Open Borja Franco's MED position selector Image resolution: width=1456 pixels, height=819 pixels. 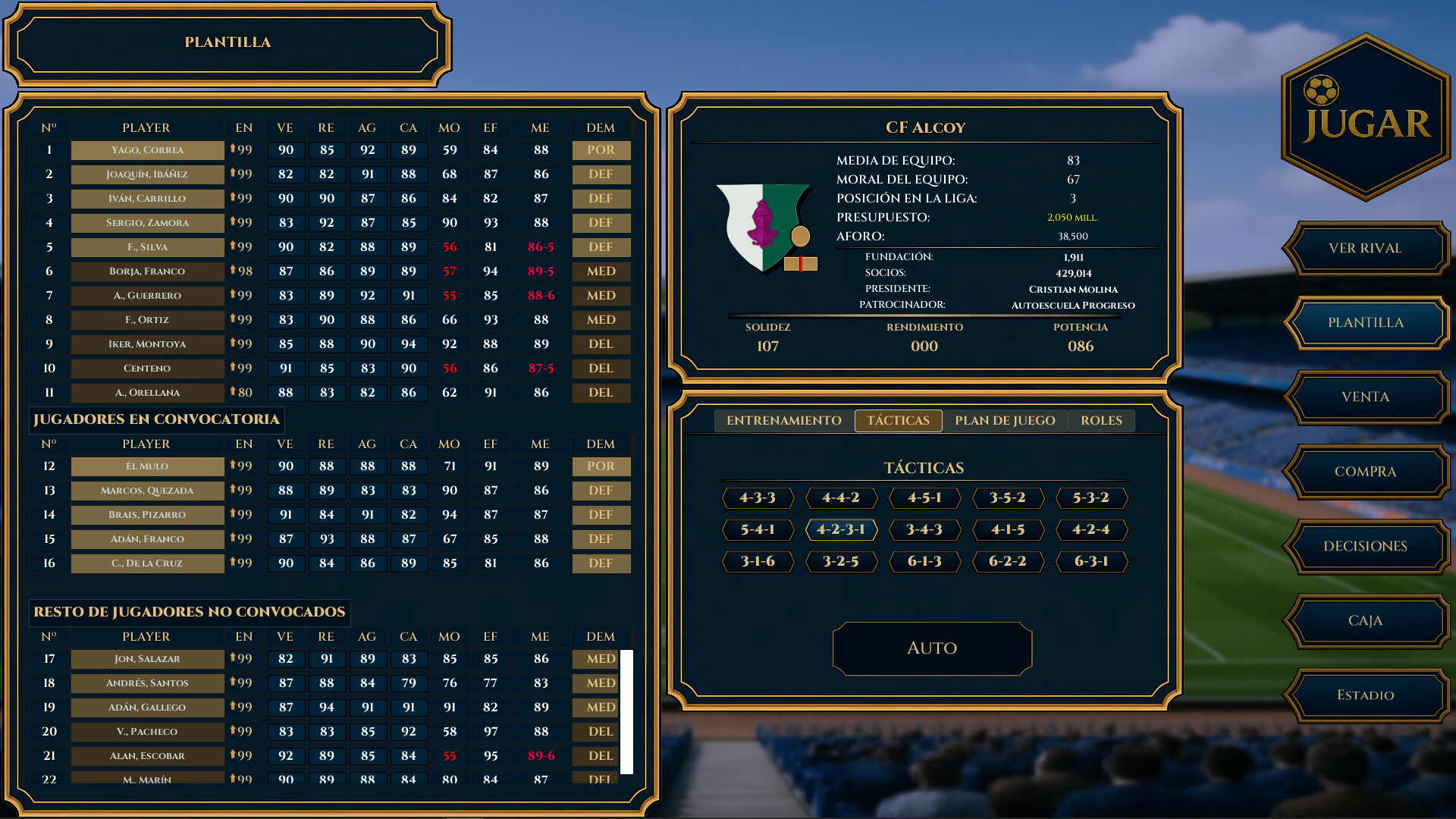[x=601, y=271]
